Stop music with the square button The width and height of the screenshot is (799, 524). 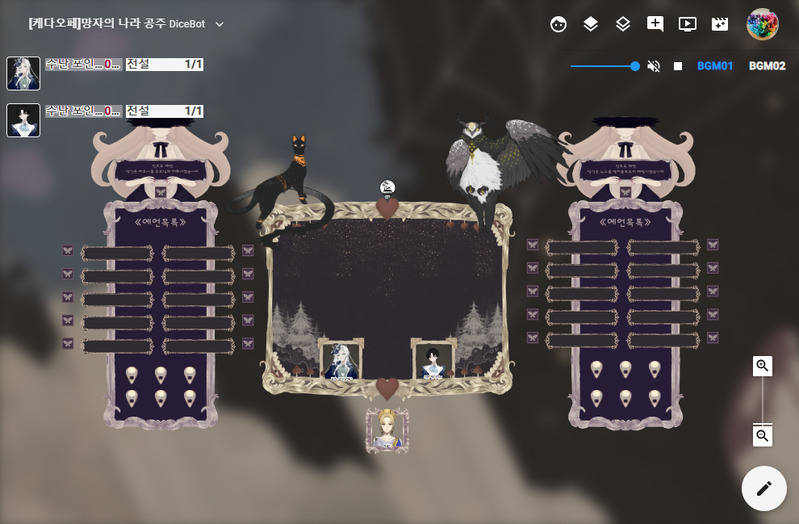point(678,66)
